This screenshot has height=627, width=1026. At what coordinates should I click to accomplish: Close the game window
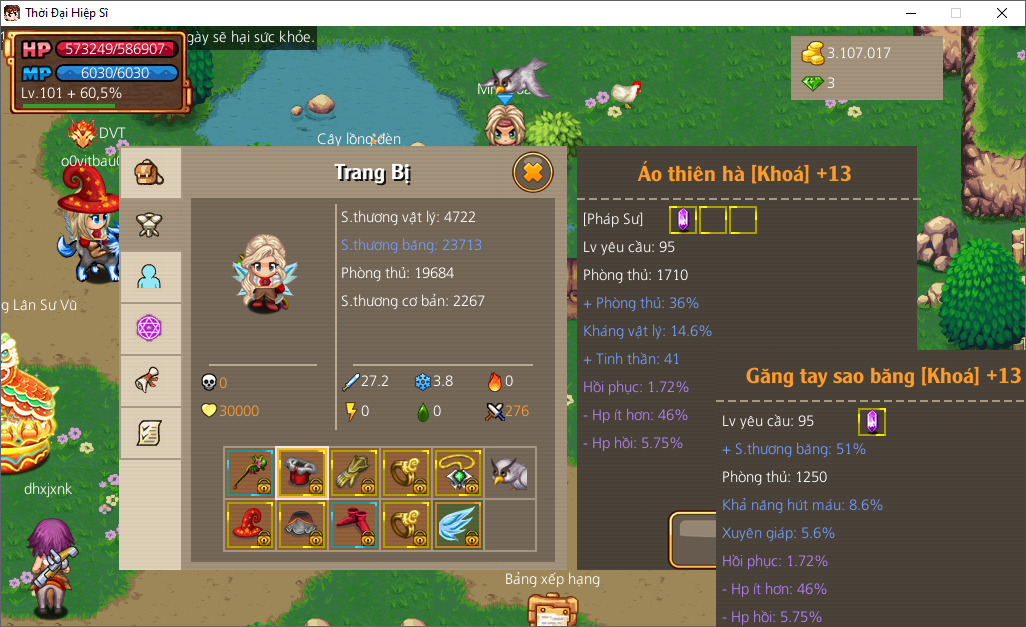pos(1002,13)
